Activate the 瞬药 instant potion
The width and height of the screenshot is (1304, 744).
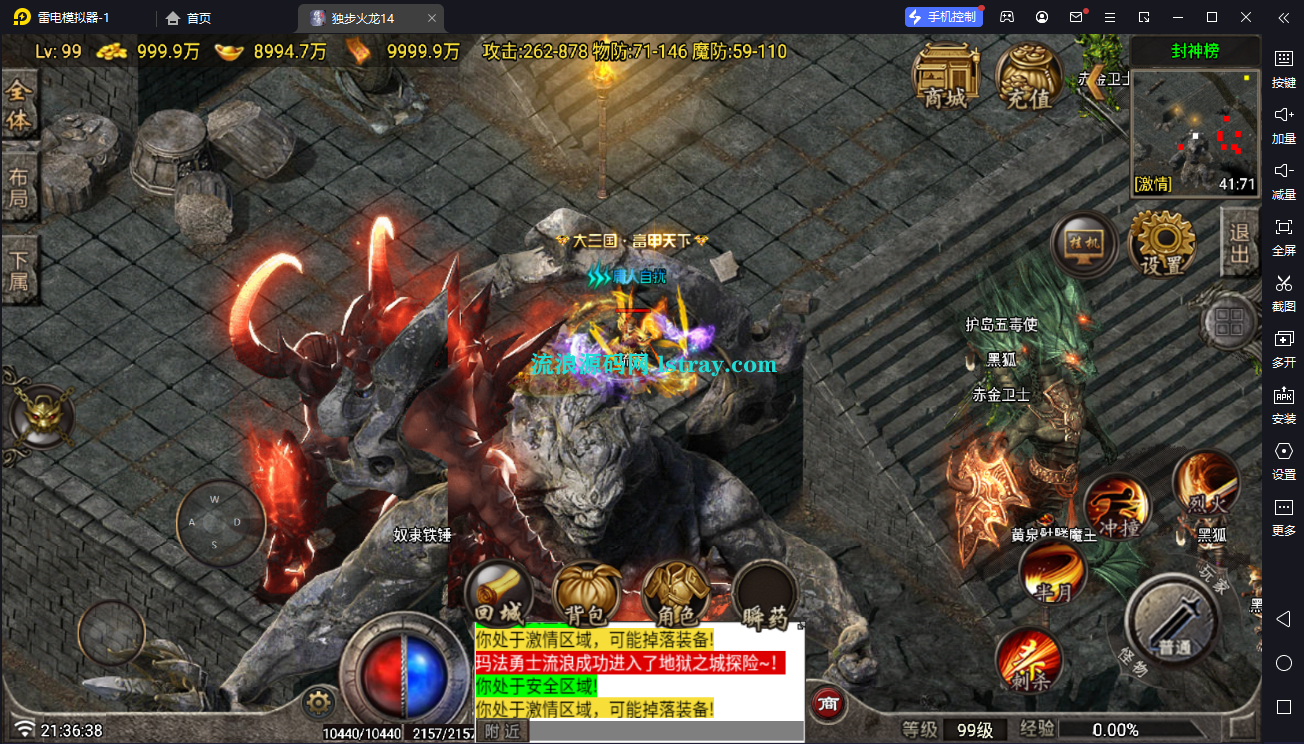[765, 598]
